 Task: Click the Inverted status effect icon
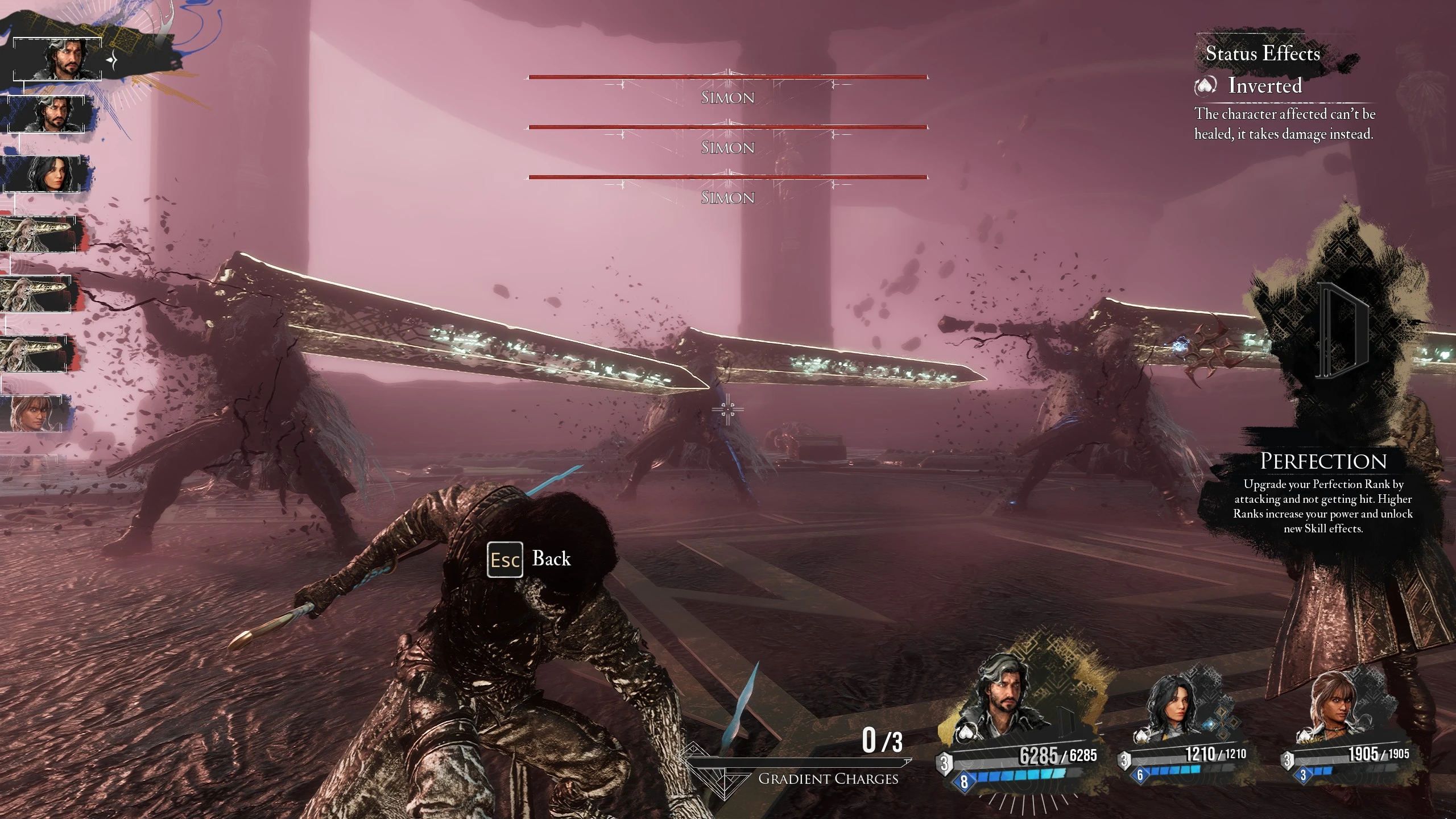click(x=1205, y=86)
